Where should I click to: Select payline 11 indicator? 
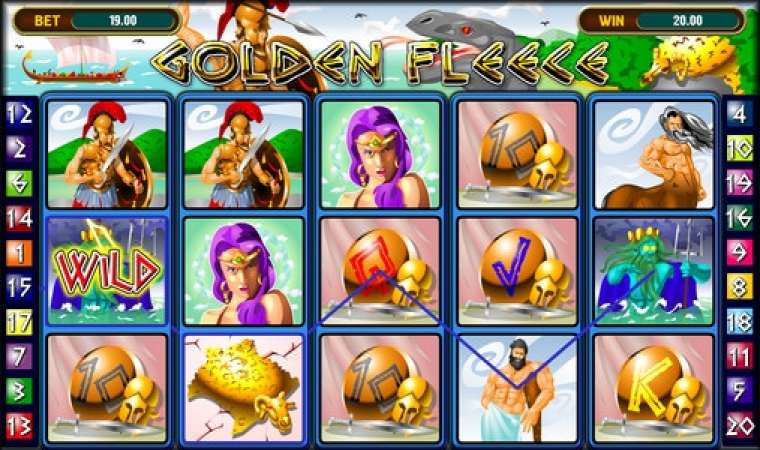click(741, 356)
